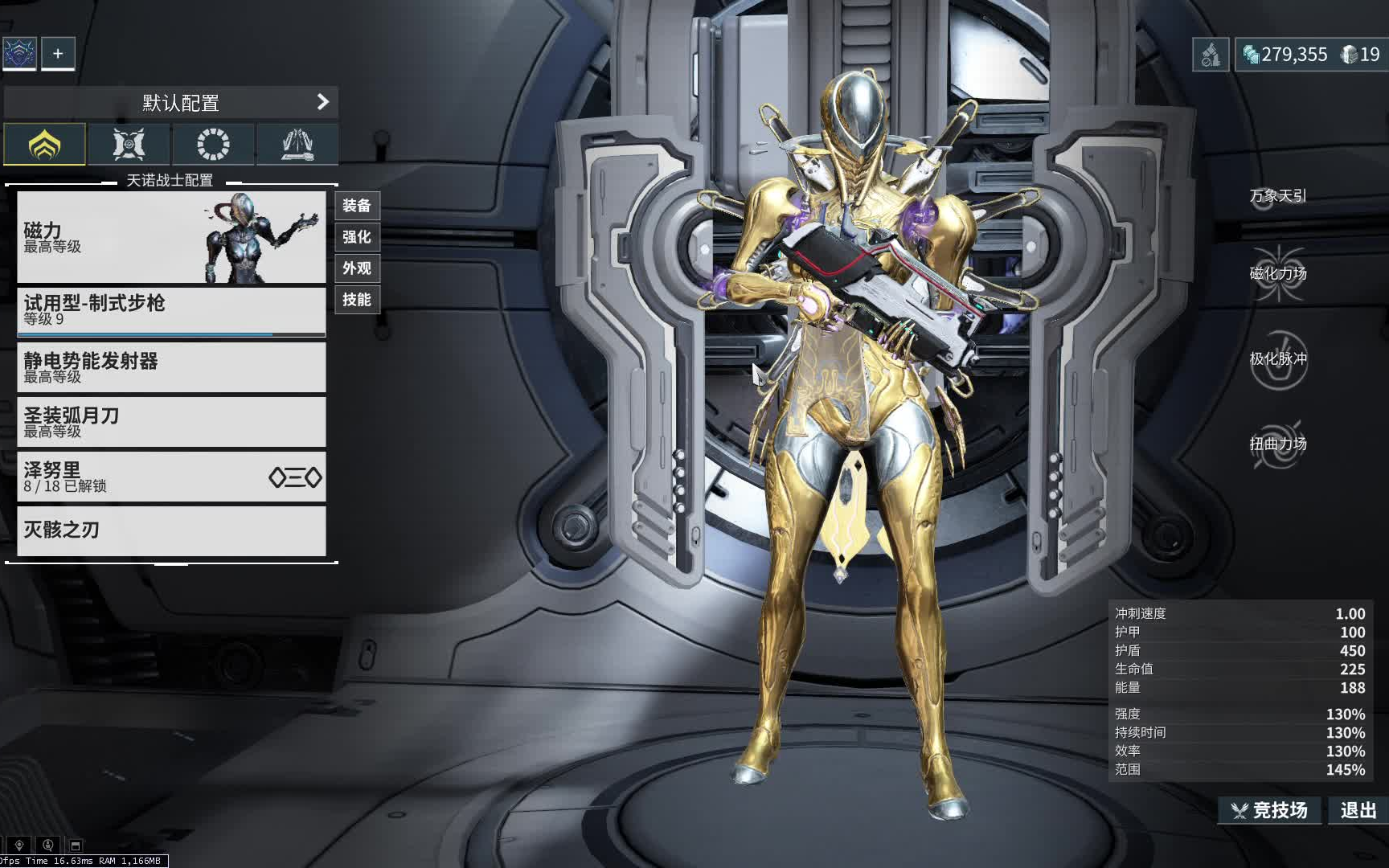The image size is (1389, 868).
Task: Select the 万象天引 ability icon
Action: (x=1278, y=195)
